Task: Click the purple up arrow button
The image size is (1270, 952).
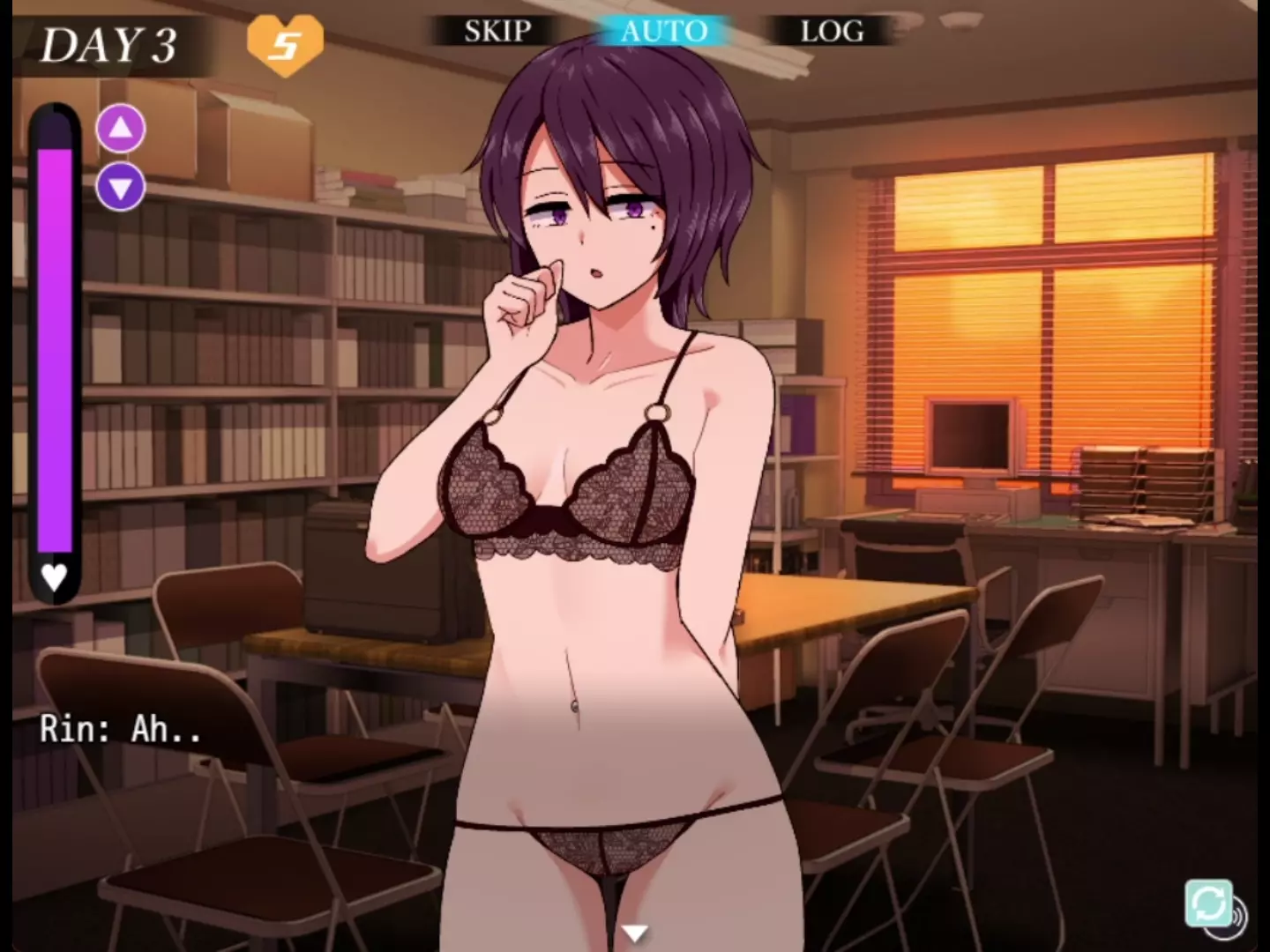Action: (x=121, y=130)
